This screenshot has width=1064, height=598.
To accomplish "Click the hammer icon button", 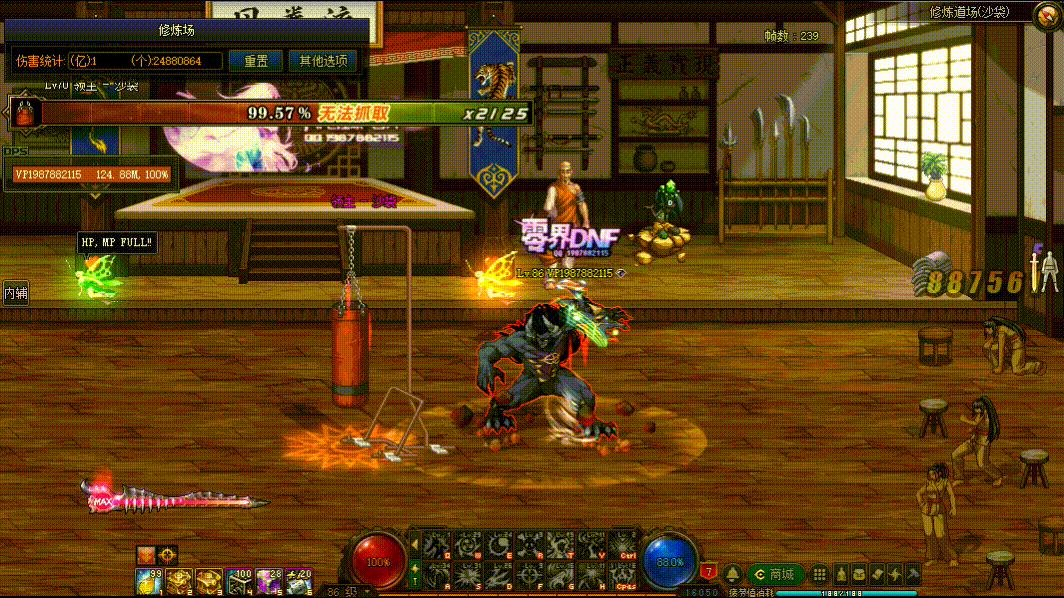I will (x=913, y=574).
